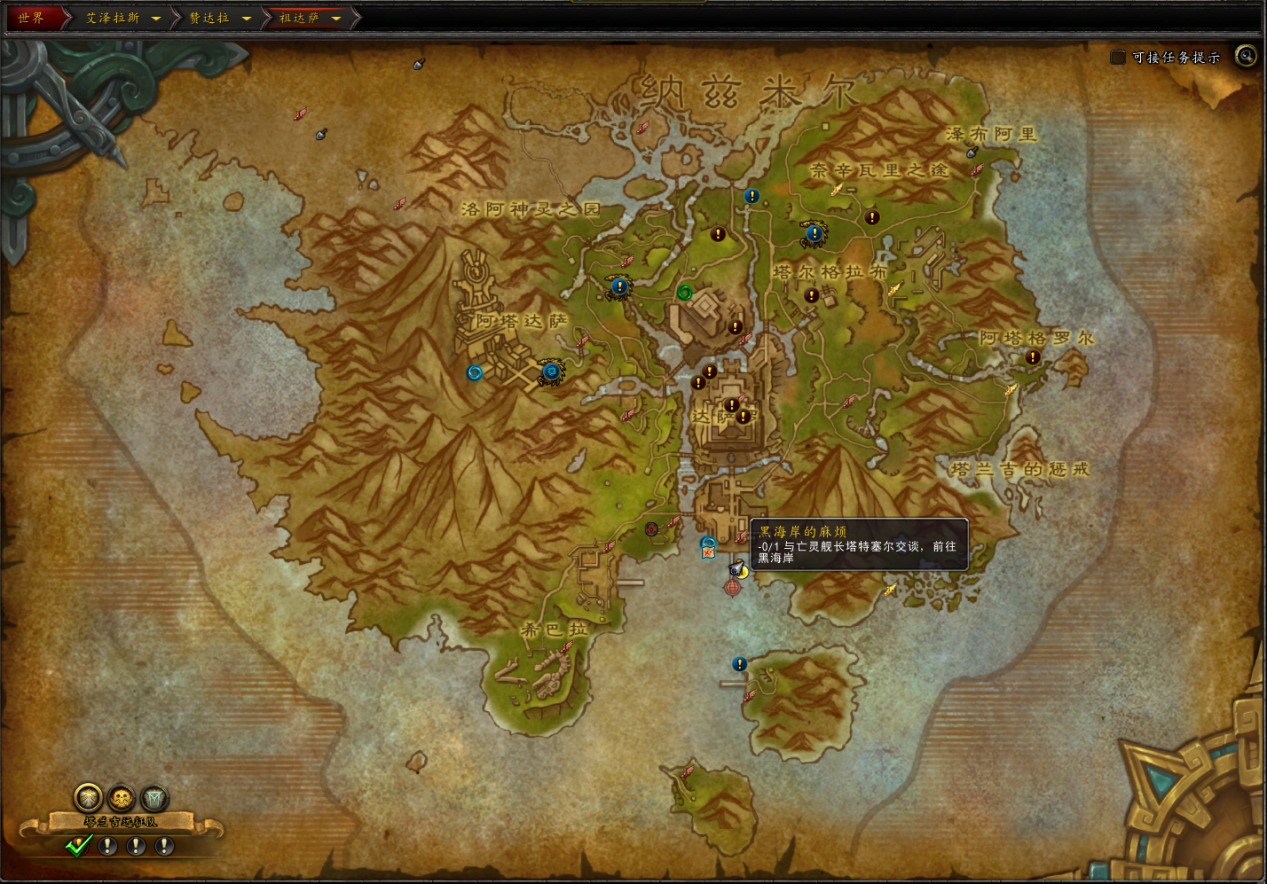Viewport: 1267px width, 884px height.
Task: Go to the 世界 world map breadcrumb
Action: pyautogui.click(x=31, y=18)
